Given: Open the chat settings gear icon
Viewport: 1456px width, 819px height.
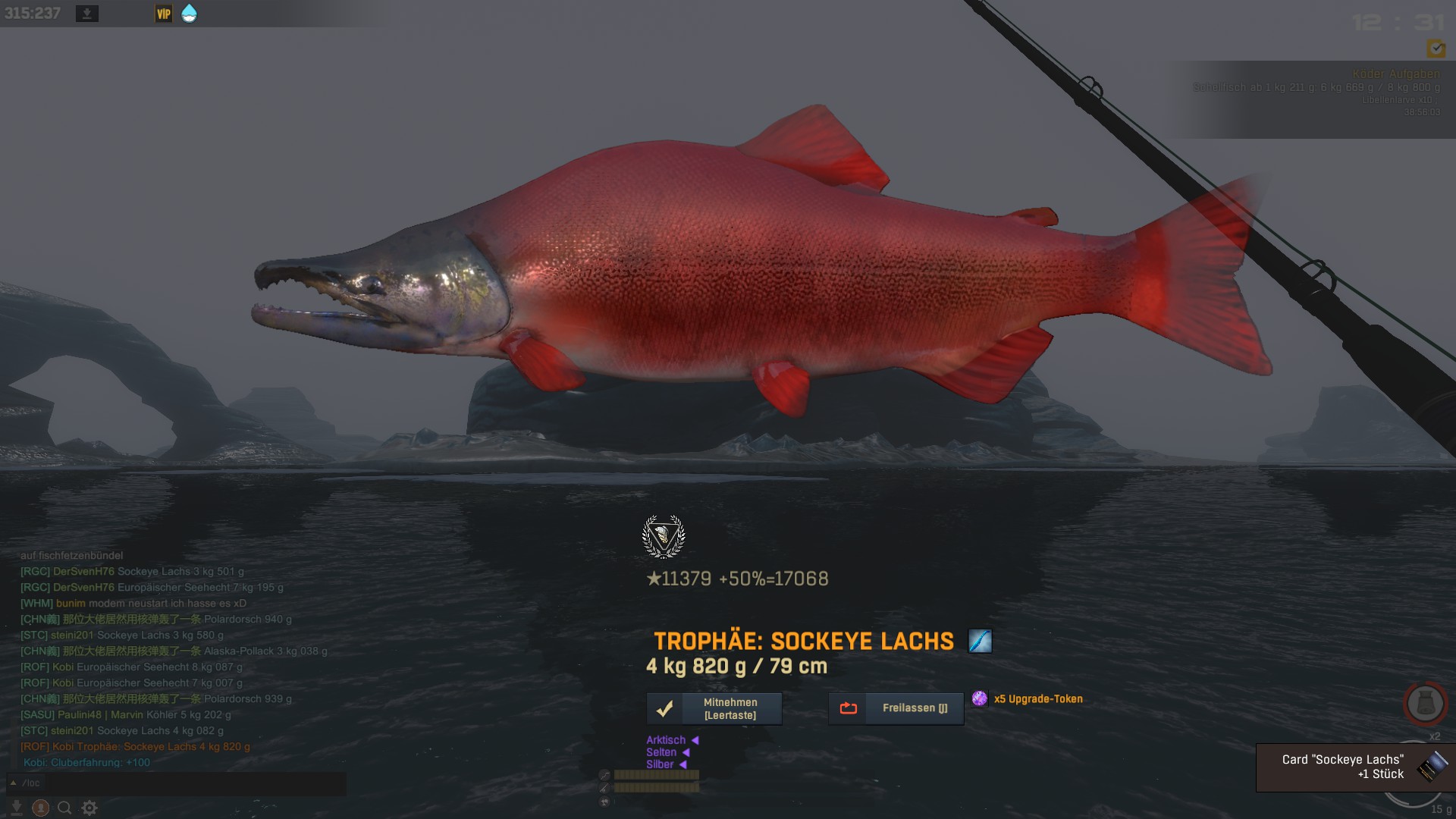Looking at the screenshot, I should [89, 808].
